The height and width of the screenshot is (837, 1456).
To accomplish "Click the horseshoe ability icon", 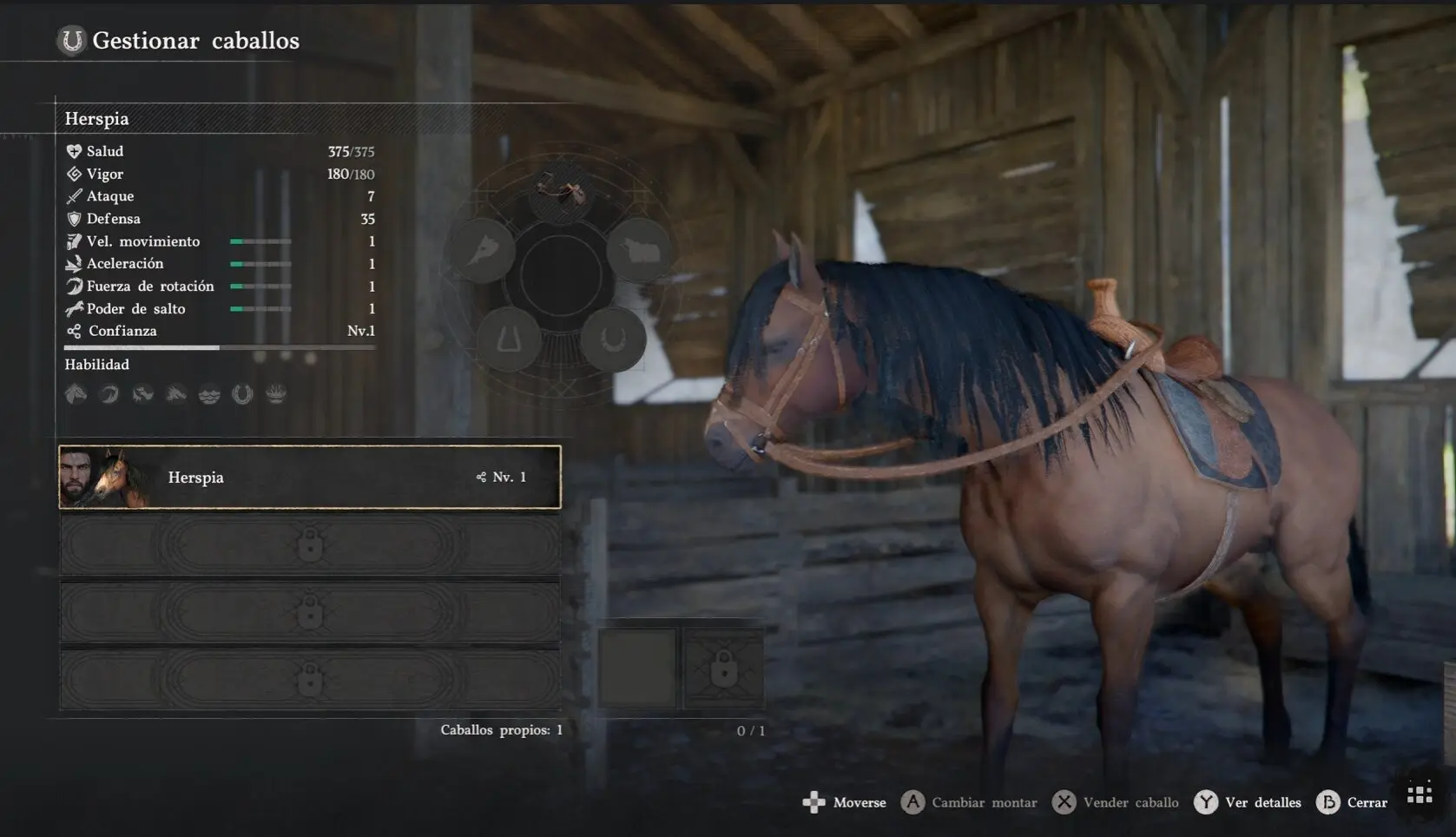I will (242, 395).
